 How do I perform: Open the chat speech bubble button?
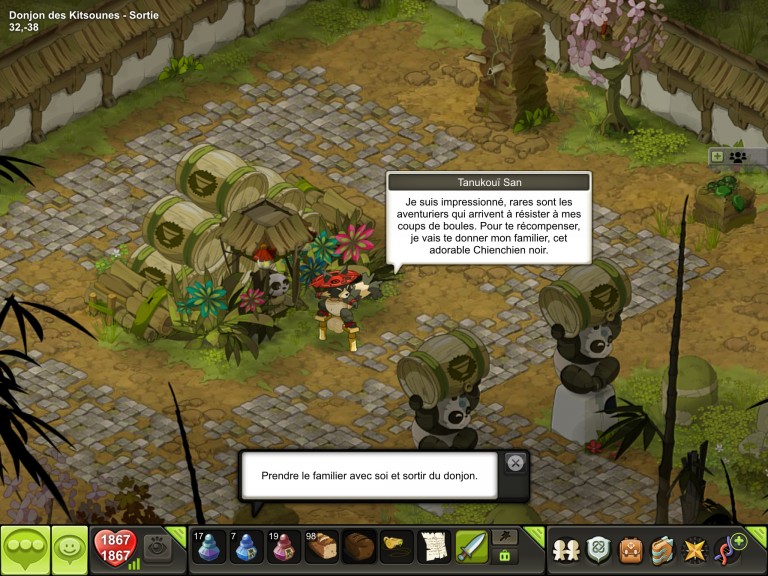(x=25, y=549)
